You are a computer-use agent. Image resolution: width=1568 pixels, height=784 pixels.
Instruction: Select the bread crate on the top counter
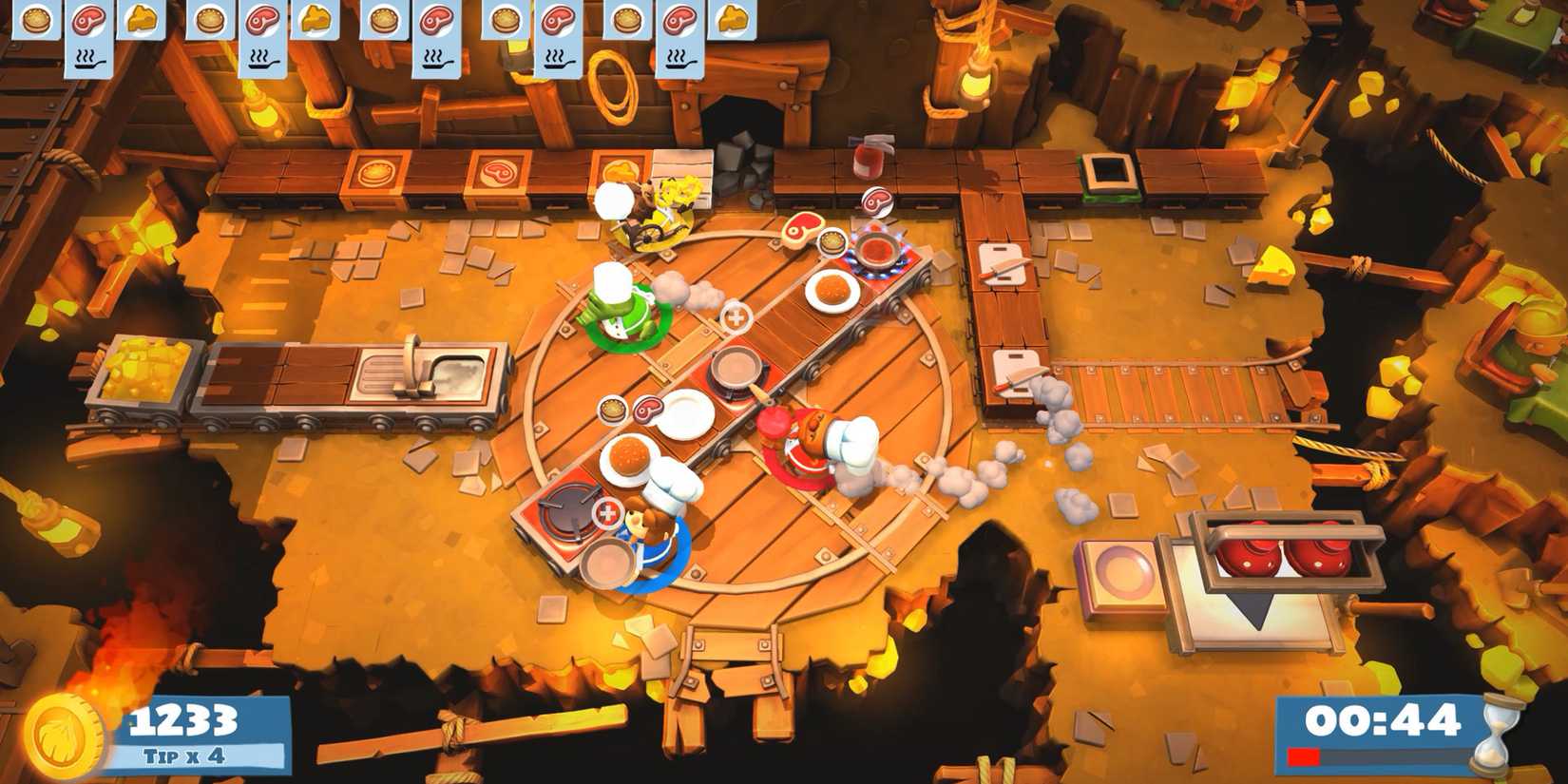[x=378, y=174]
